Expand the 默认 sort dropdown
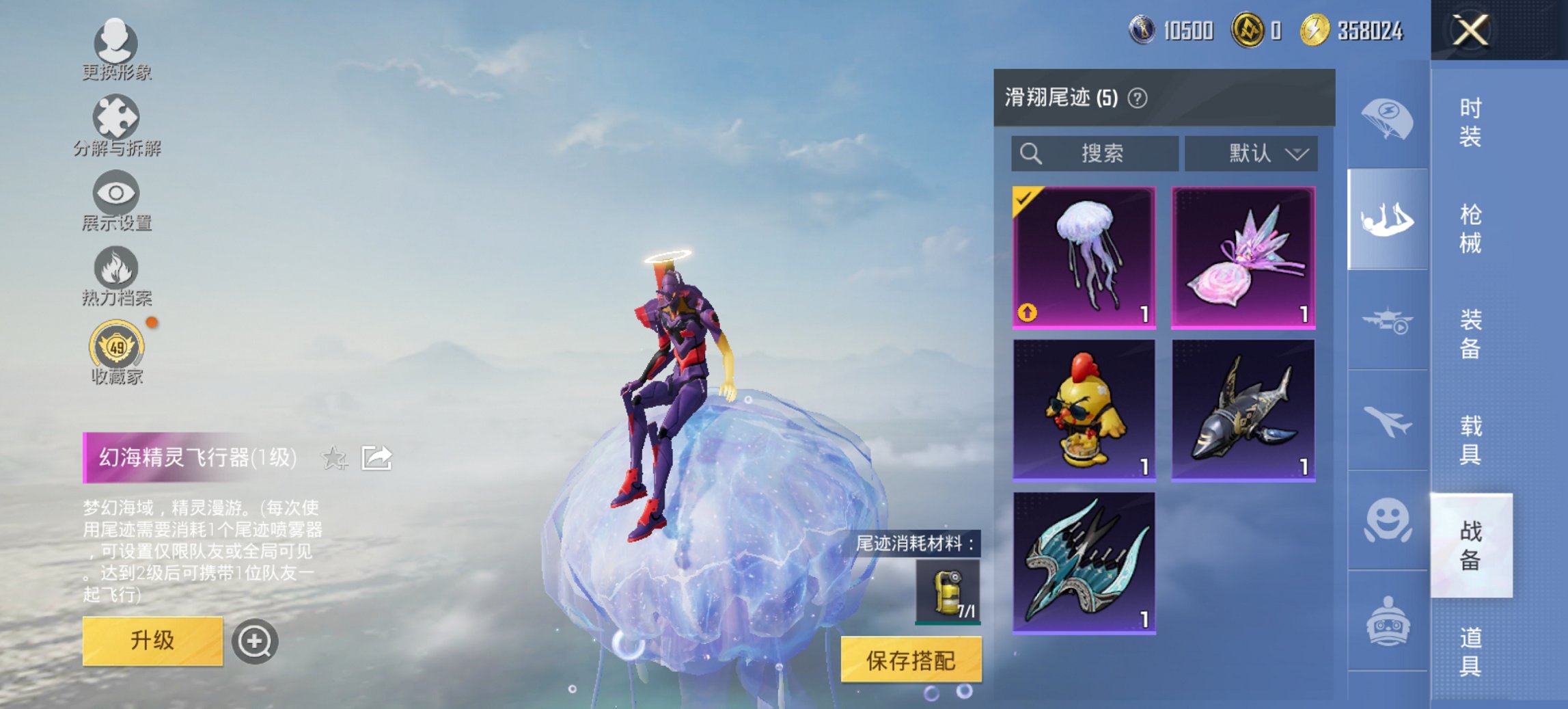1568x709 pixels. (1252, 154)
